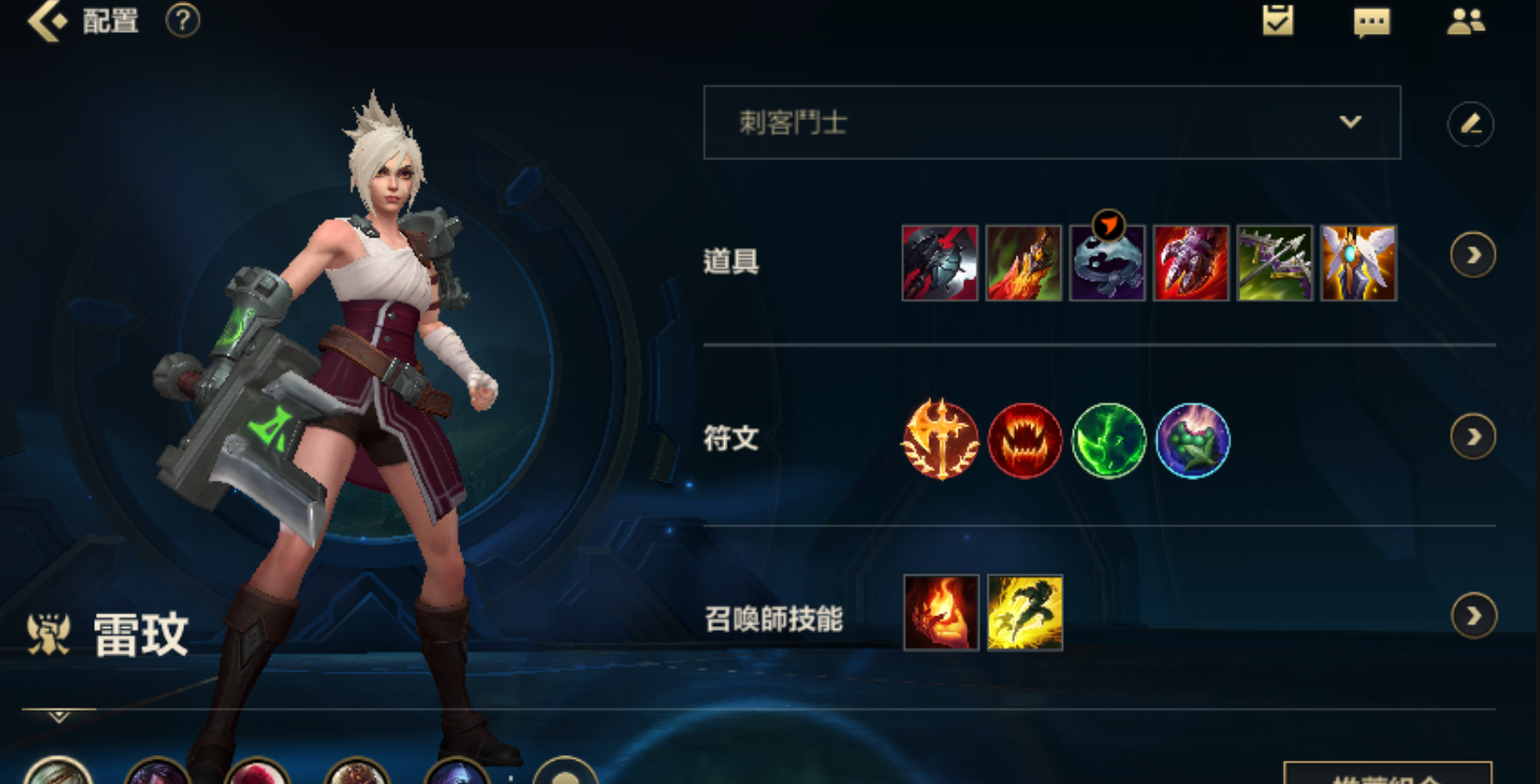Click the green lightning rune icon
This screenshot has width=1540, height=784.
coord(1108,441)
